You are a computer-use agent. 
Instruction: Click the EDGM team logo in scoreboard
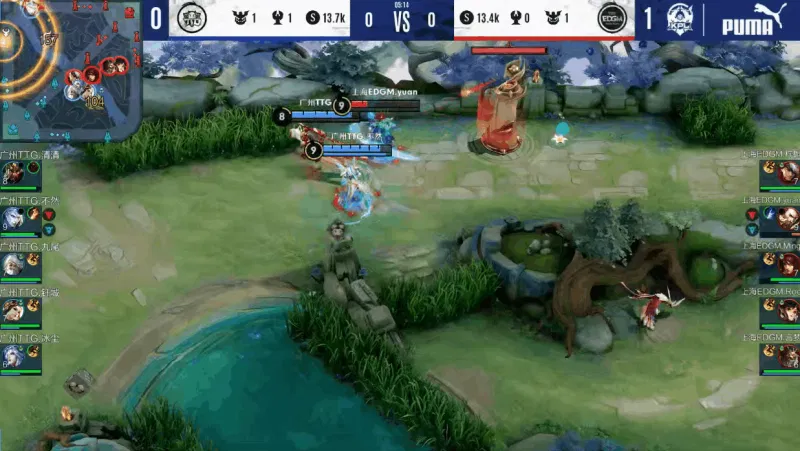[611, 18]
